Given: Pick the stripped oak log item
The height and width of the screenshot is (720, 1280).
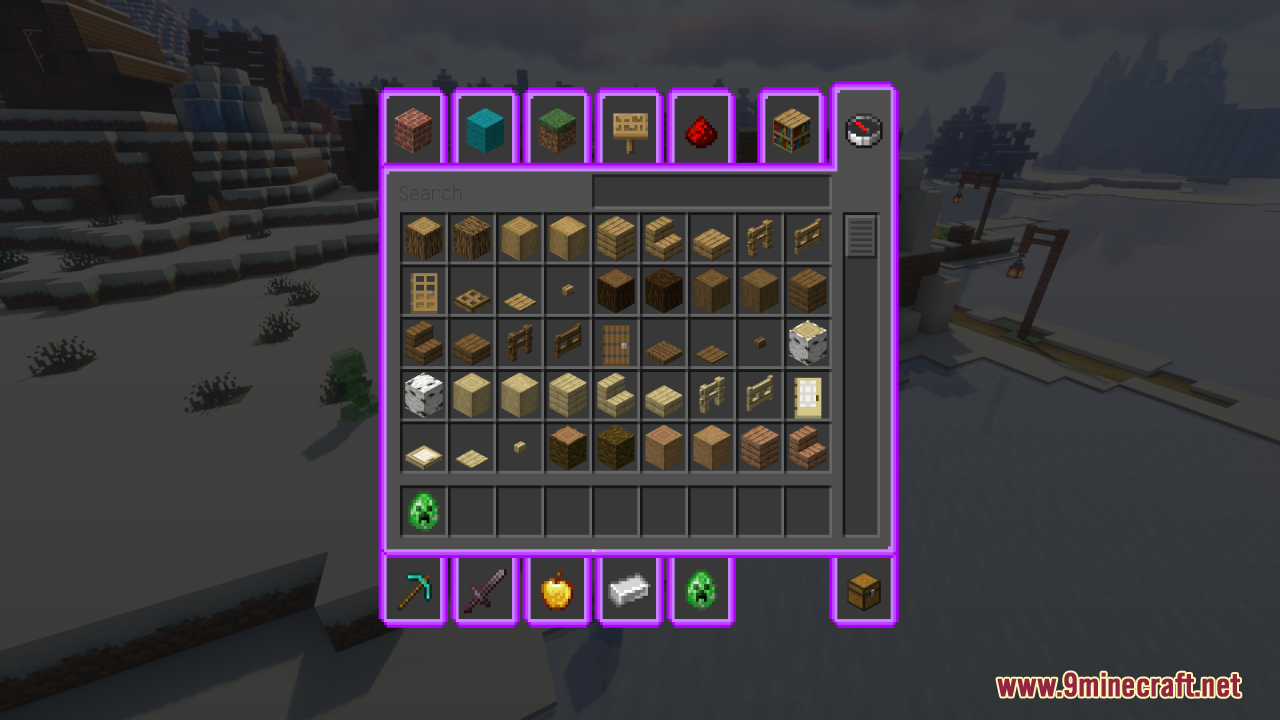Looking at the screenshot, I should pyautogui.click(x=519, y=237).
